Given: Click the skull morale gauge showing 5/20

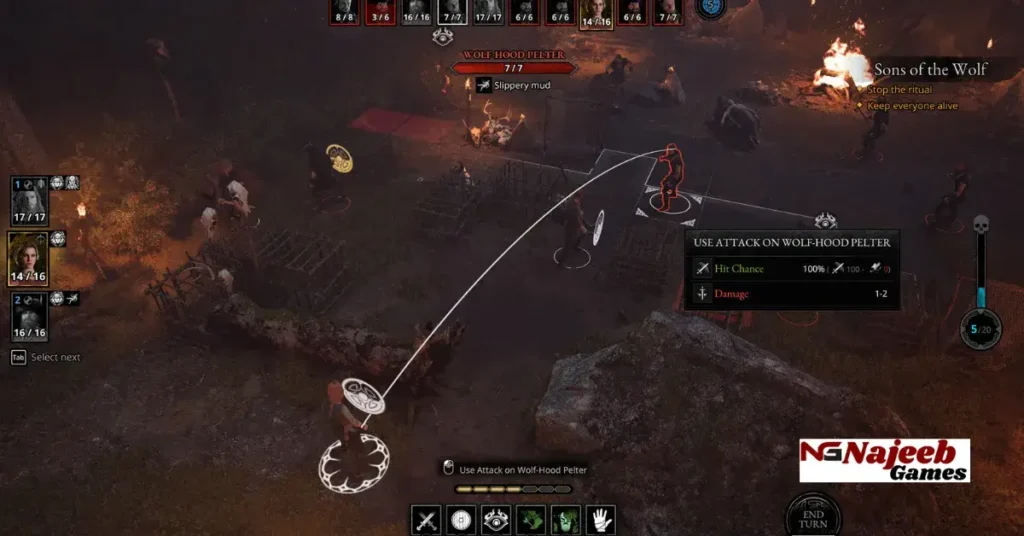Looking at the screenshot, I should point(980,328).
